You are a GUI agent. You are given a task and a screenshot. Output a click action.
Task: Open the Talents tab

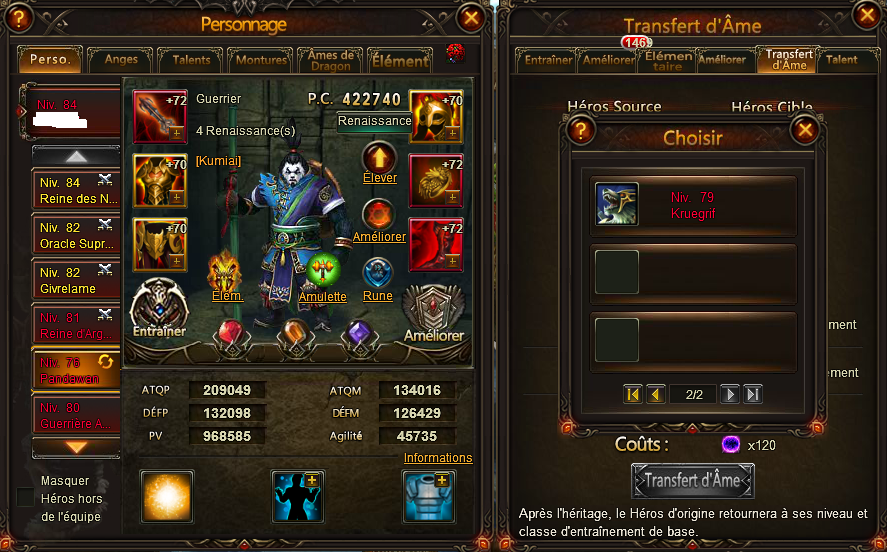[x=191, y=60]
